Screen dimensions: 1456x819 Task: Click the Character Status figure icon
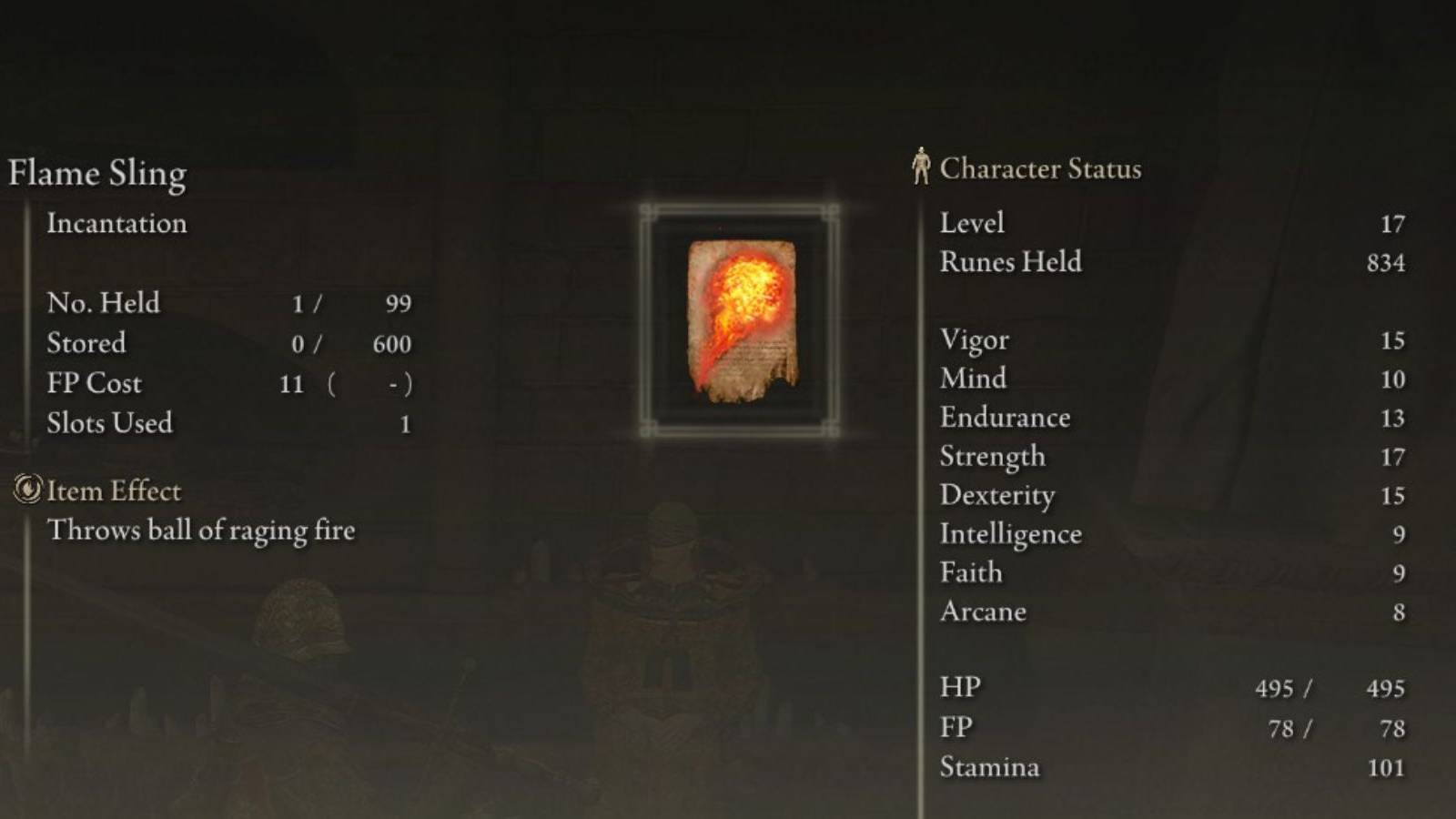[x=921, y=166]
